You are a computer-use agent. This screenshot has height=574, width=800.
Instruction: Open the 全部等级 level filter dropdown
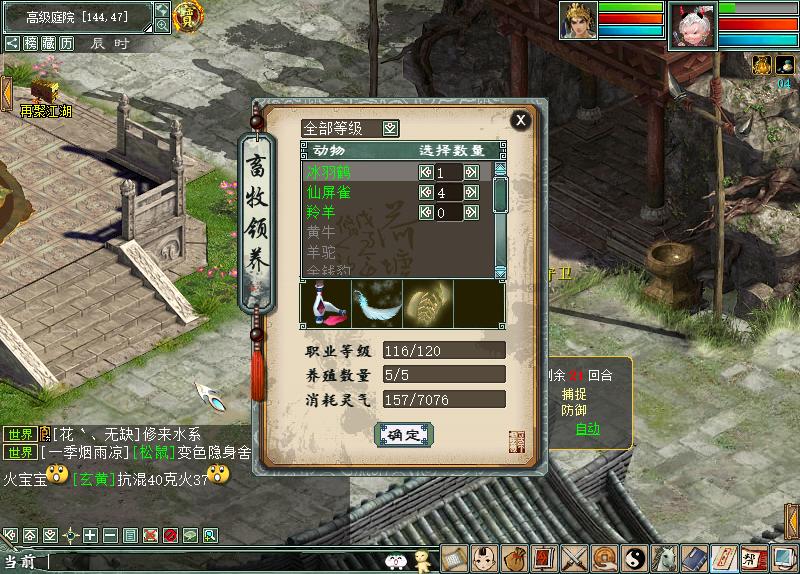(390, 128)
